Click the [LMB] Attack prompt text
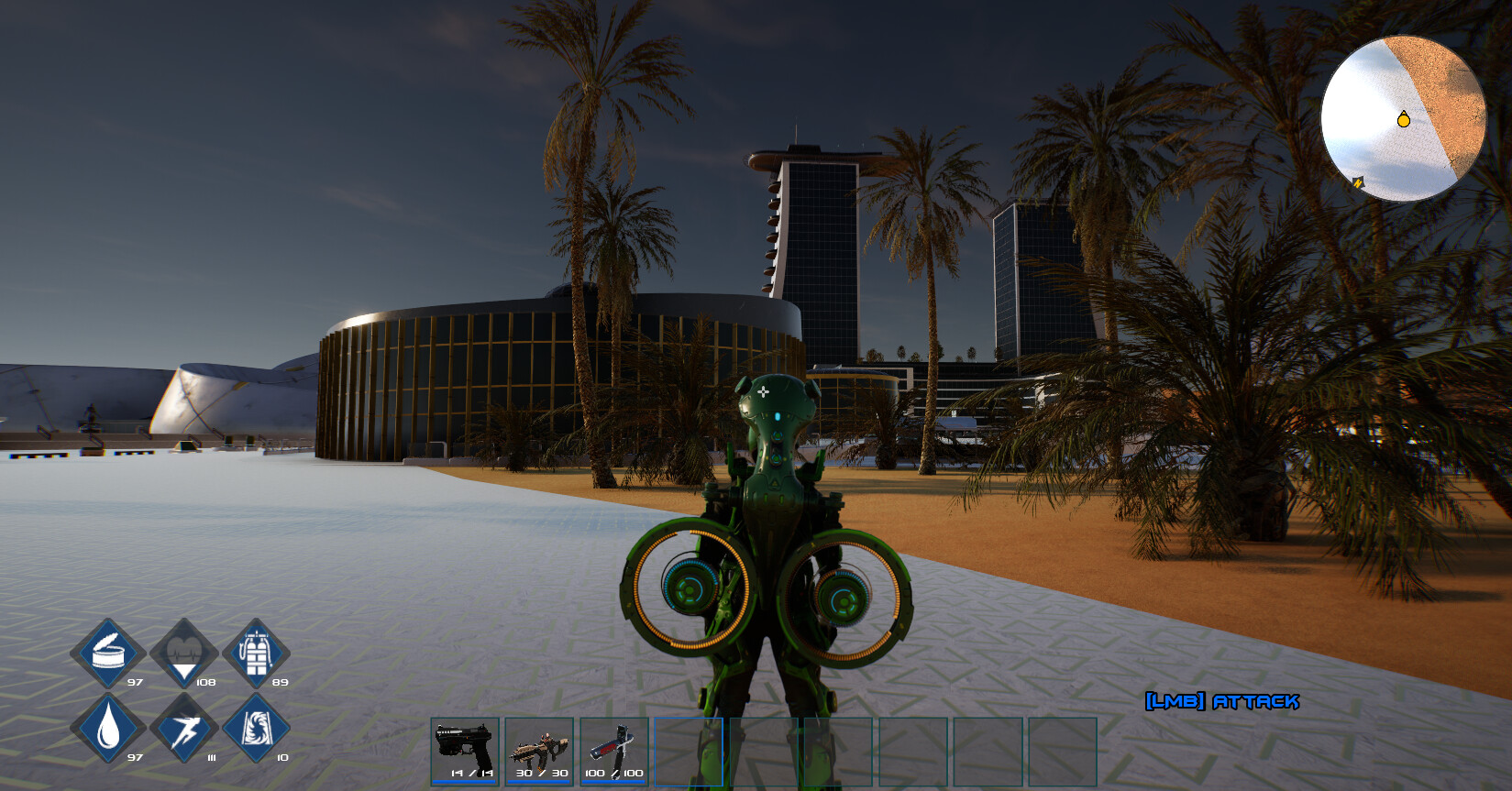This screenshot has height=791, width=1512. point(1223,703)
